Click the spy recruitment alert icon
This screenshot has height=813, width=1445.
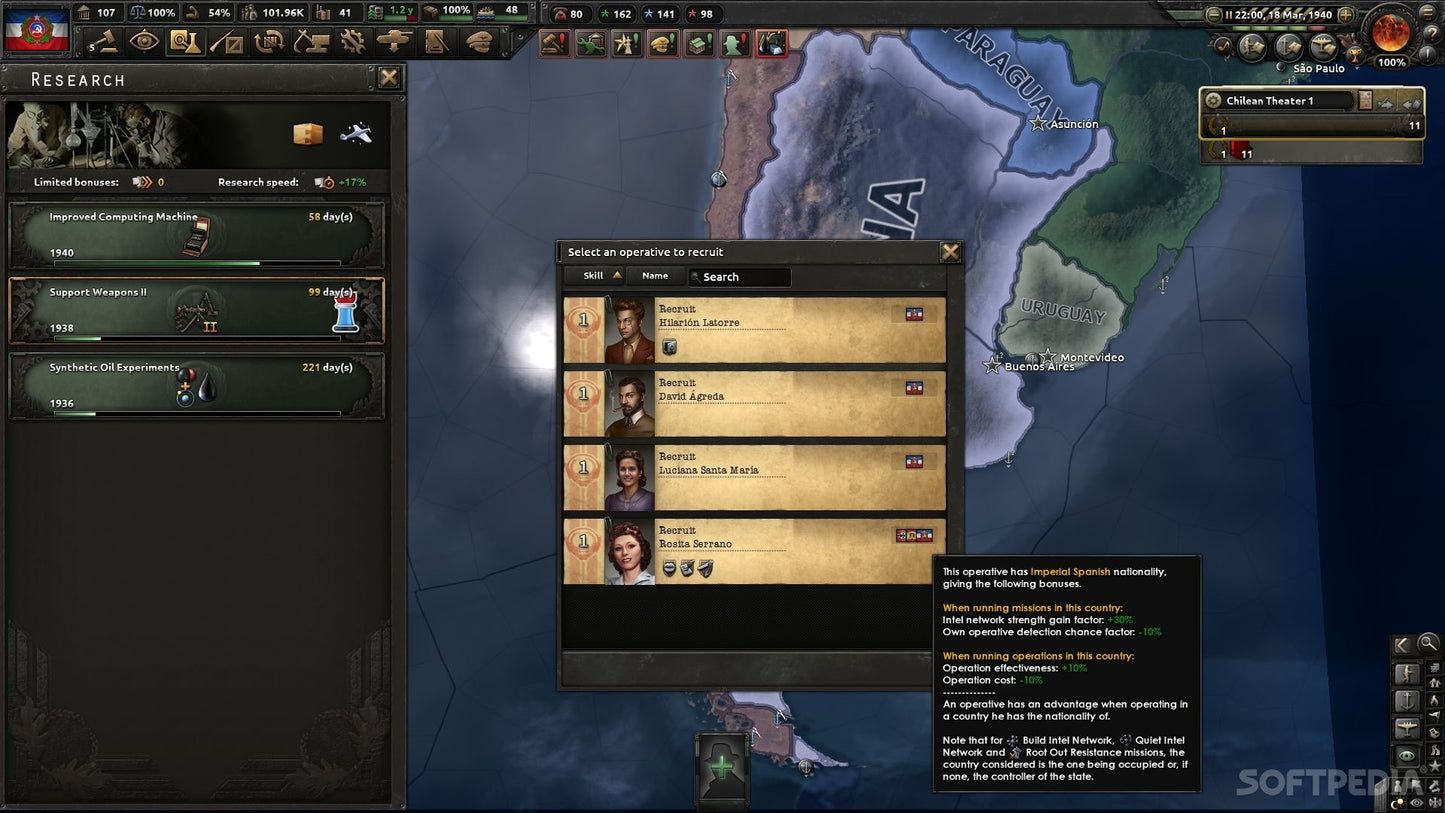734,44
